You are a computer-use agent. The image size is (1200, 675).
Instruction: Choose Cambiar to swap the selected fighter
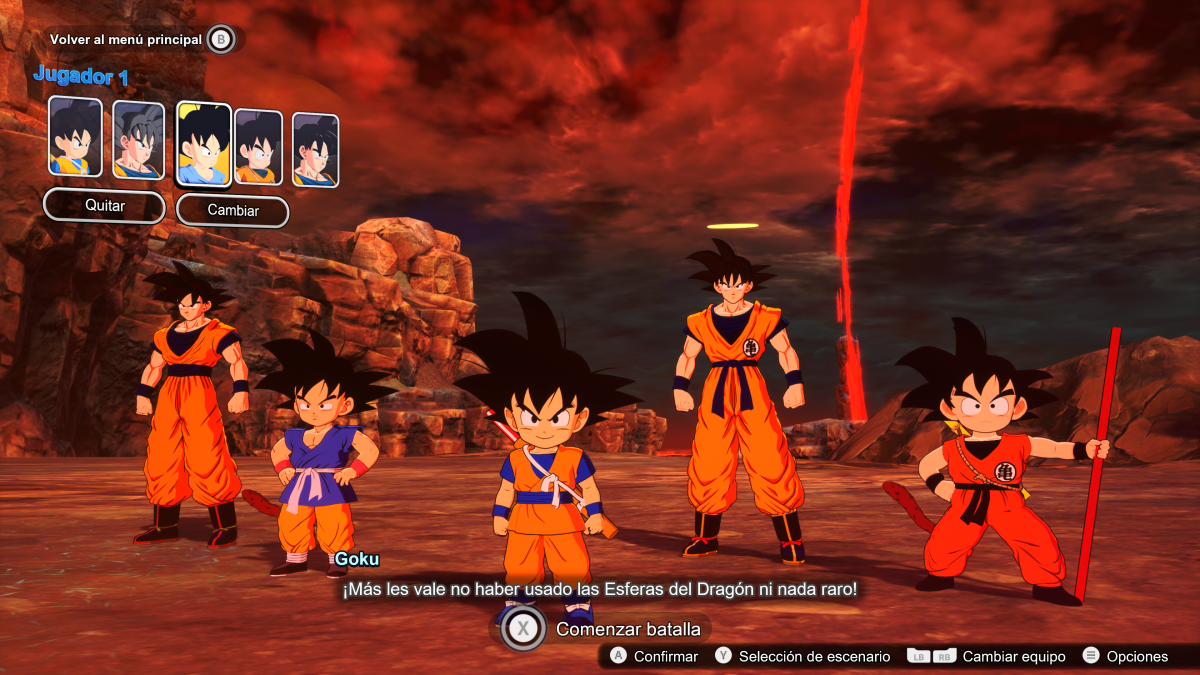pyautogui.click(x=232, y=211)
